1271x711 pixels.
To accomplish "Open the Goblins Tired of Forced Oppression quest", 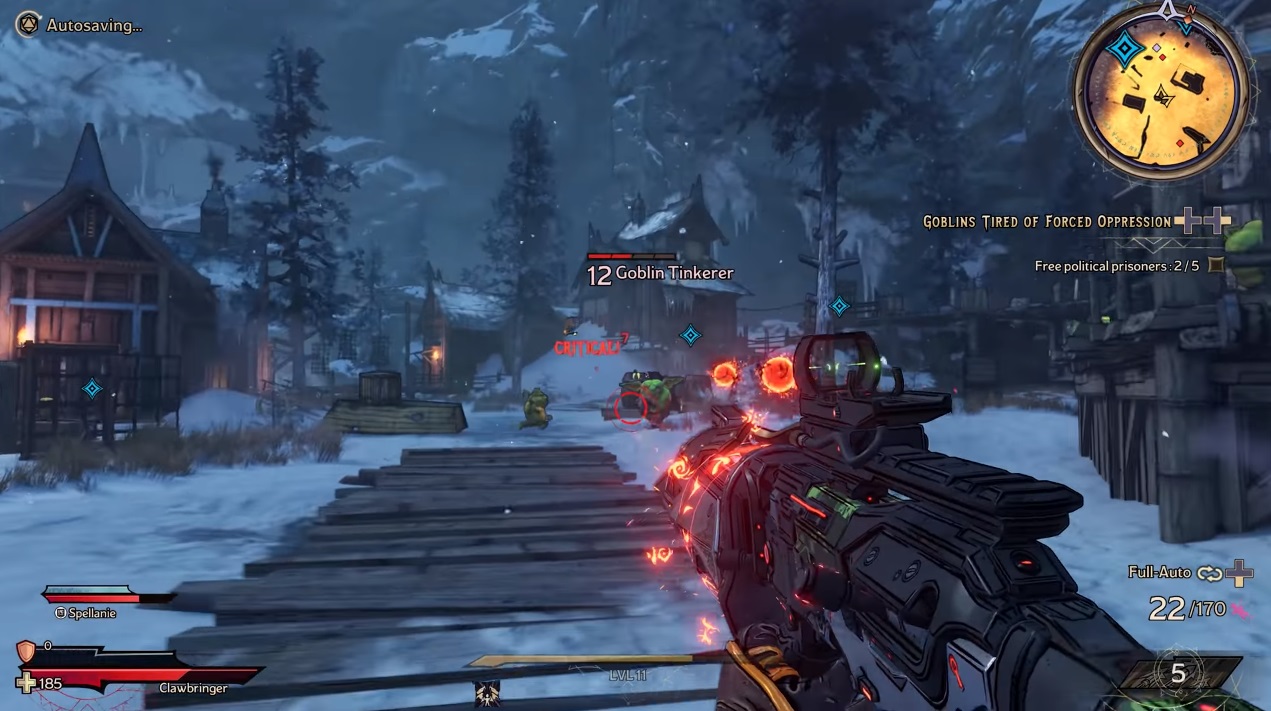I will pos(1046,222).
